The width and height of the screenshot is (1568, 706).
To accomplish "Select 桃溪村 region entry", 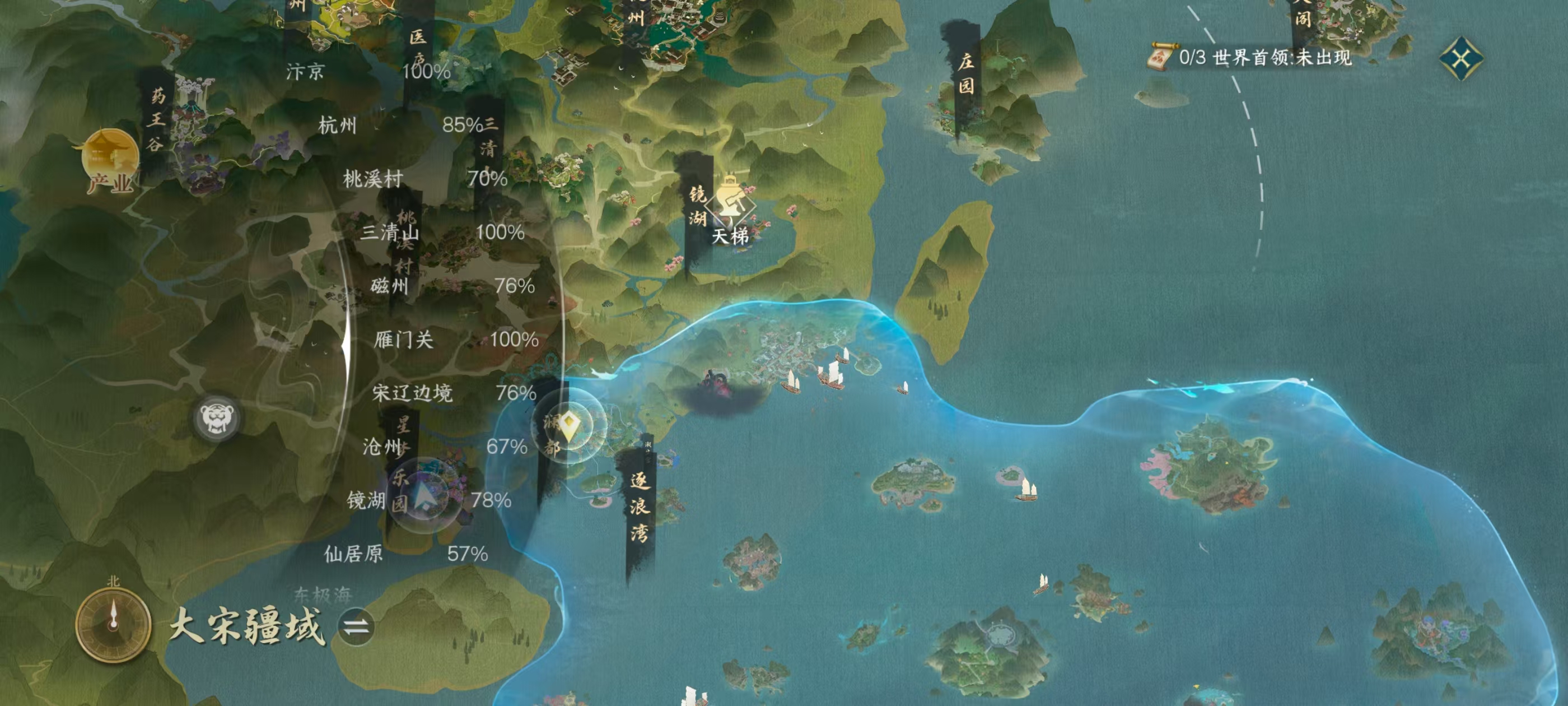I will click(372, 179).
